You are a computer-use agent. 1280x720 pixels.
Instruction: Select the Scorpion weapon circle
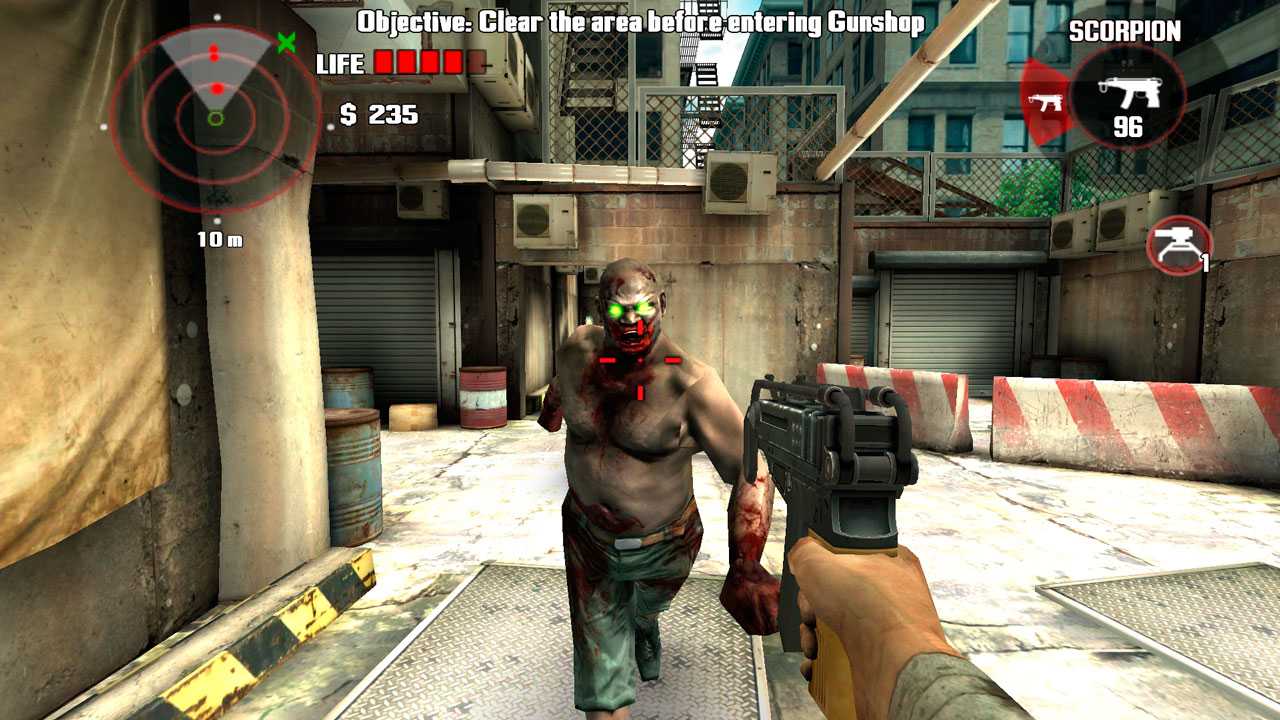(x=1127, y=98)
